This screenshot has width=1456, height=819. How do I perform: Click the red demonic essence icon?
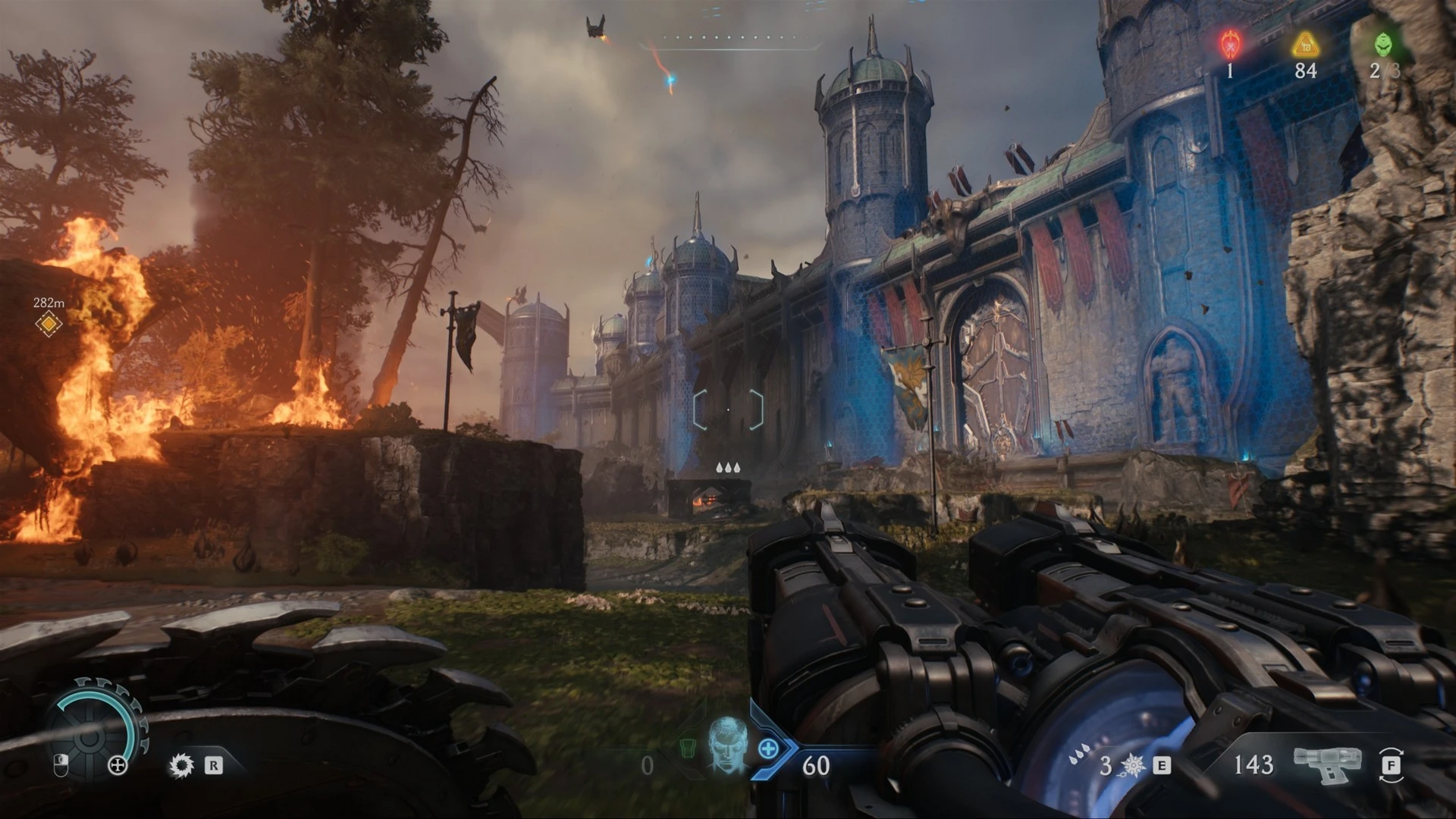(1229, 45)
